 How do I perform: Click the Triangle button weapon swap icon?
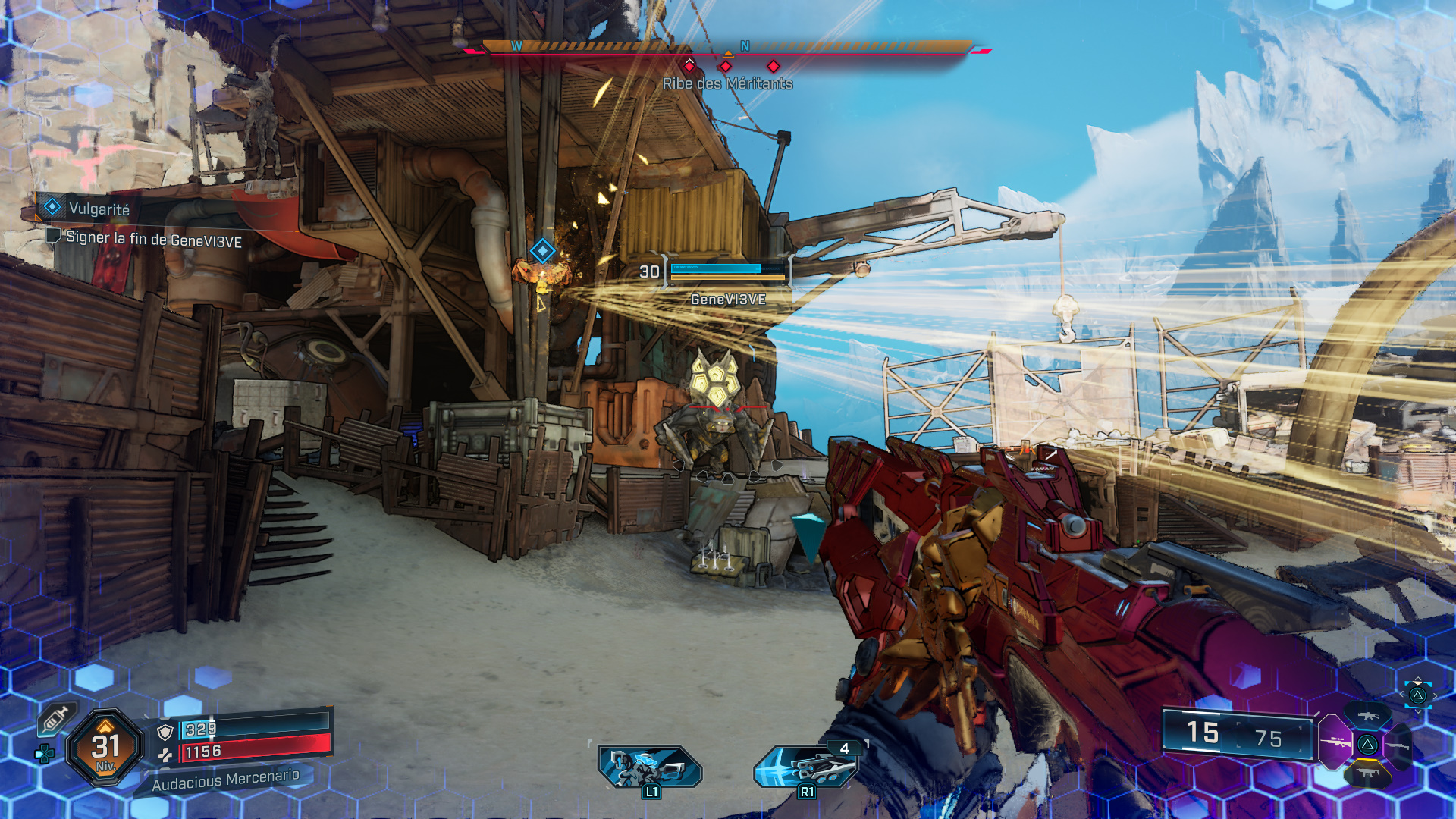[1368, 744]
